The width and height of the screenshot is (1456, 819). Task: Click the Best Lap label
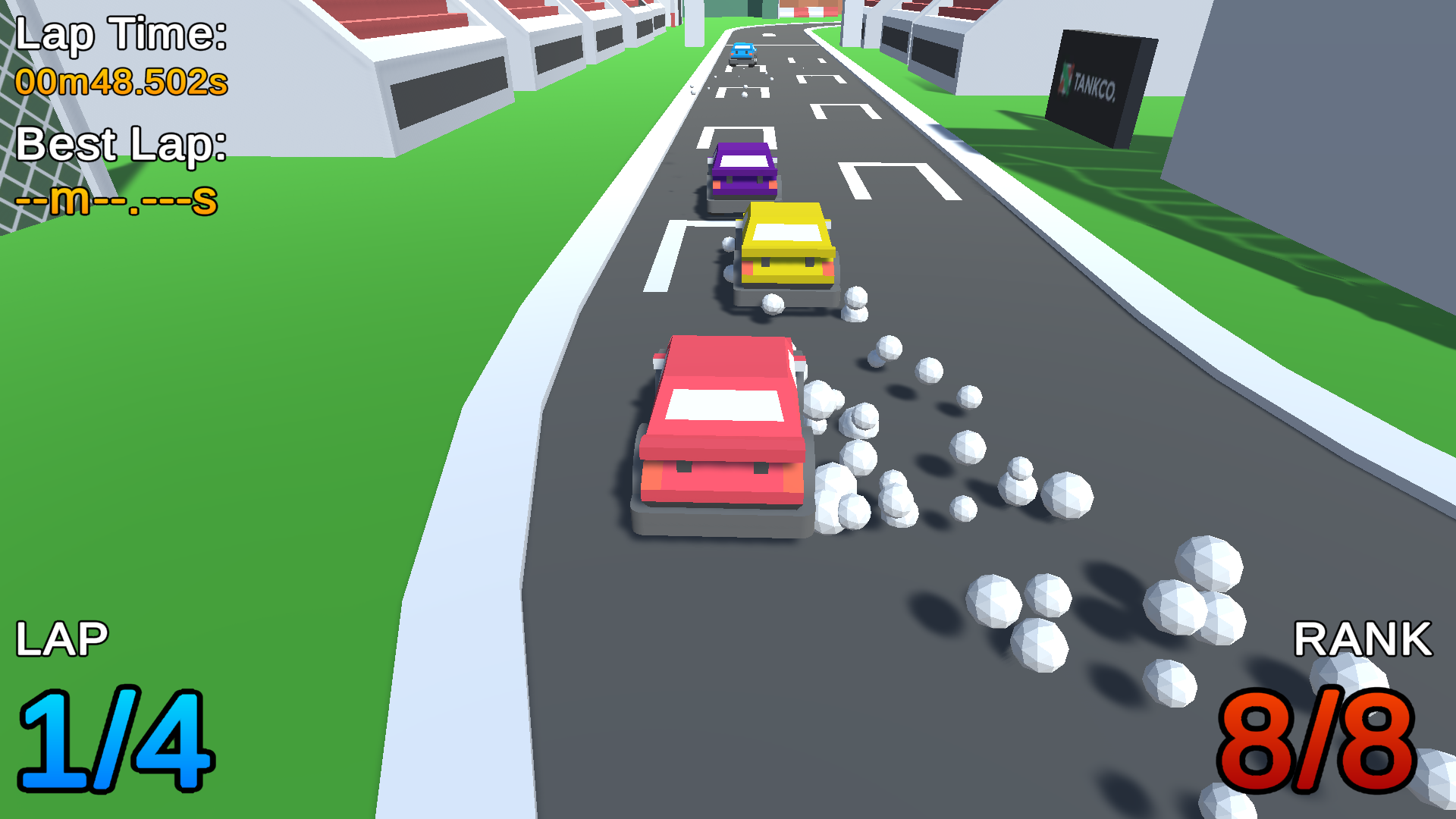tap(121, 144)
